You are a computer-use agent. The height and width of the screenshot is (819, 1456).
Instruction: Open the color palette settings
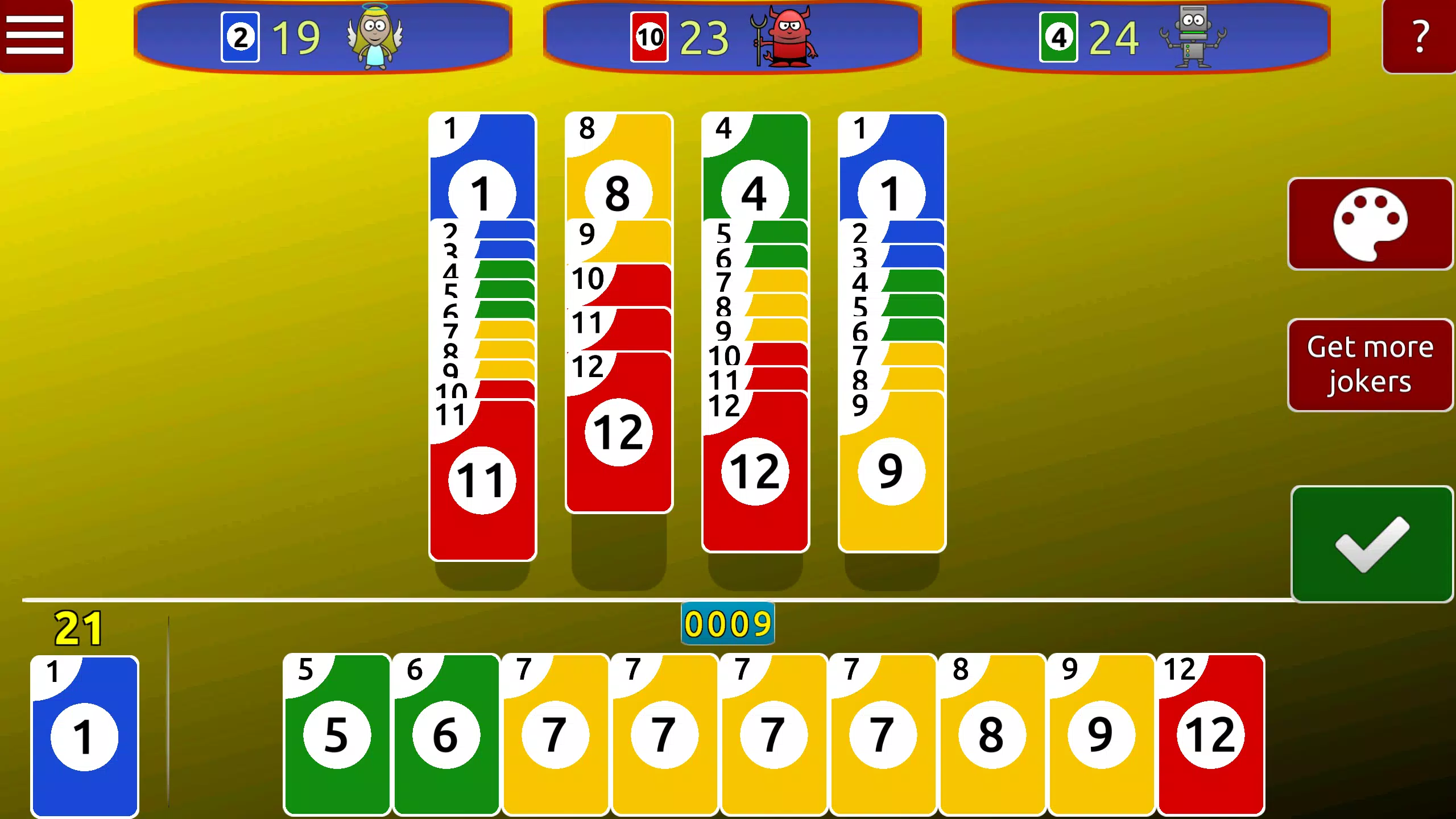click(x=1370, y=223)
